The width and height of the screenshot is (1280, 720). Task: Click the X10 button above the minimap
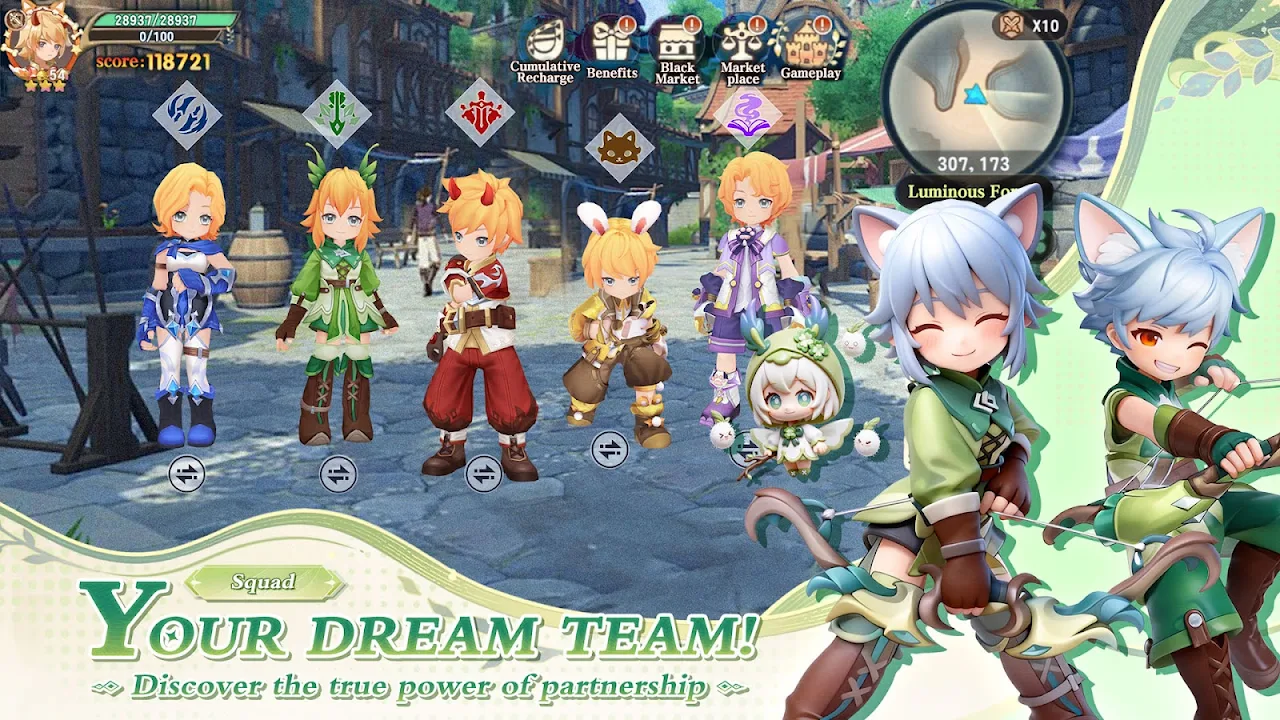pos(1030,25)
